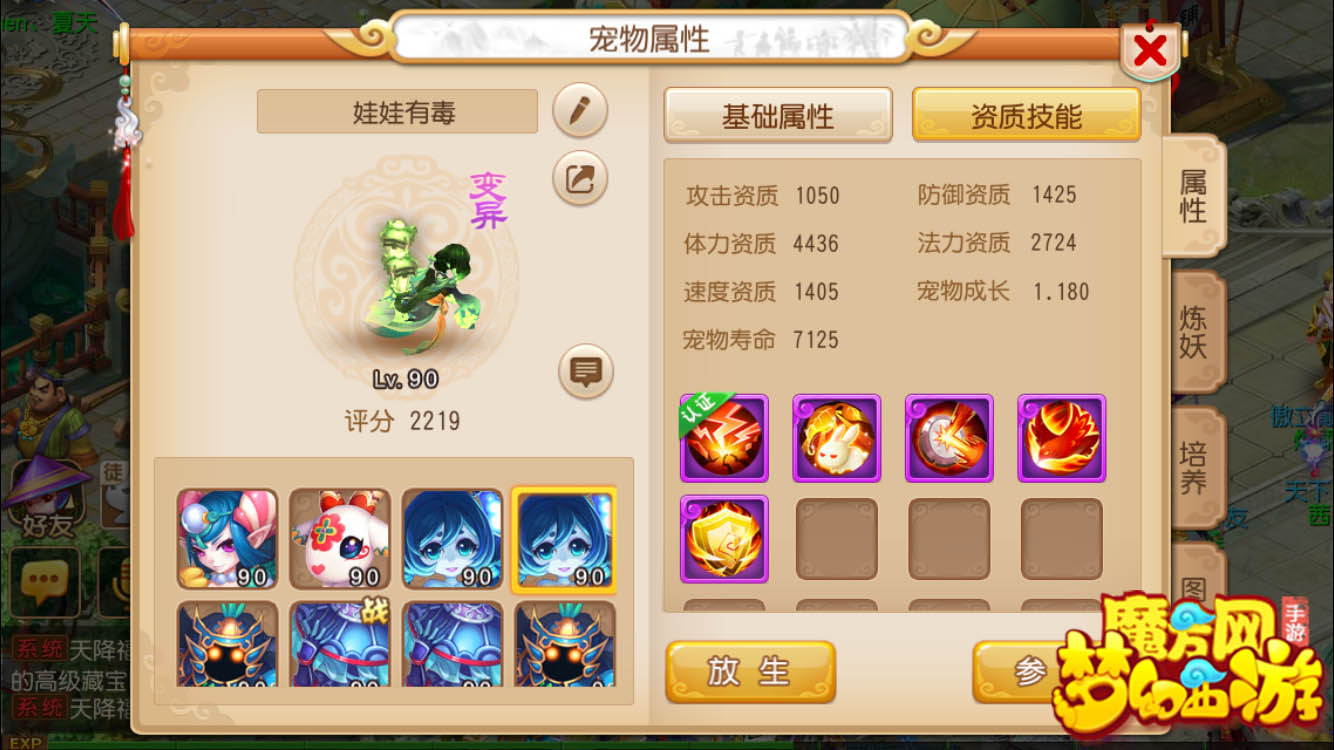Viewport: 1334px width, 750px height.
Task: Open the 资质技能 tab
Action: click(1025, 114)
